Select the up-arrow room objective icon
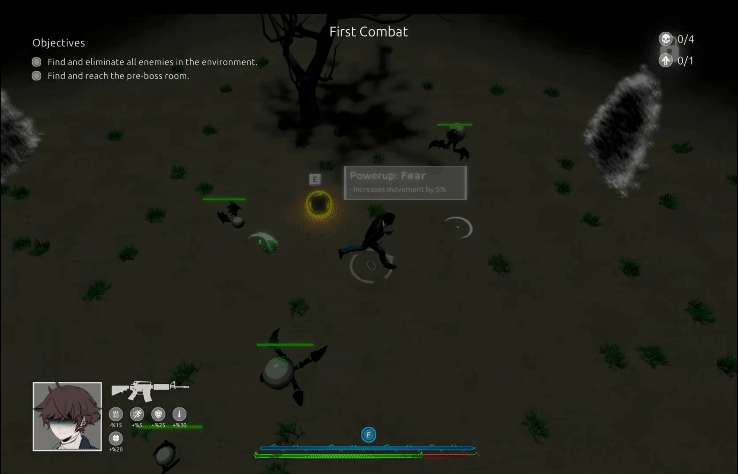Viewport: 738px width, 474px height. tap(666, 60)
